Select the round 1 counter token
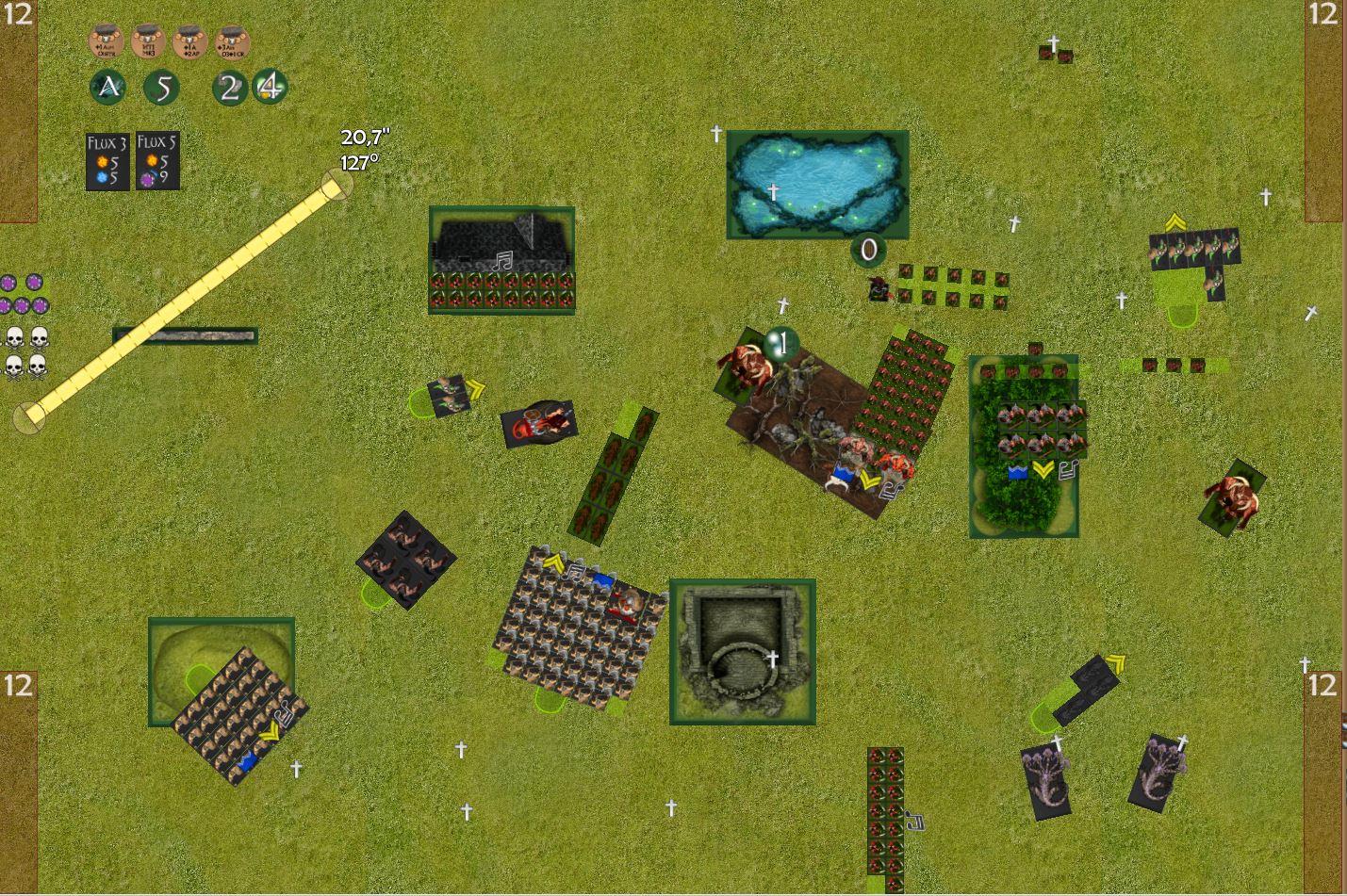Viewport: 1347px width, 896px height. click(781, 344)
